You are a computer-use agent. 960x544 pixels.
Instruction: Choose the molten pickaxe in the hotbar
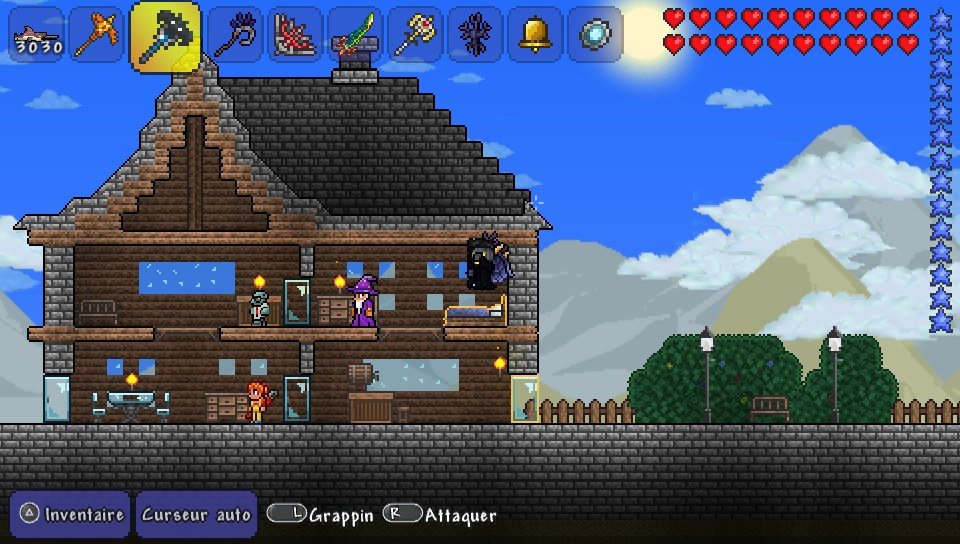[97, 36]
